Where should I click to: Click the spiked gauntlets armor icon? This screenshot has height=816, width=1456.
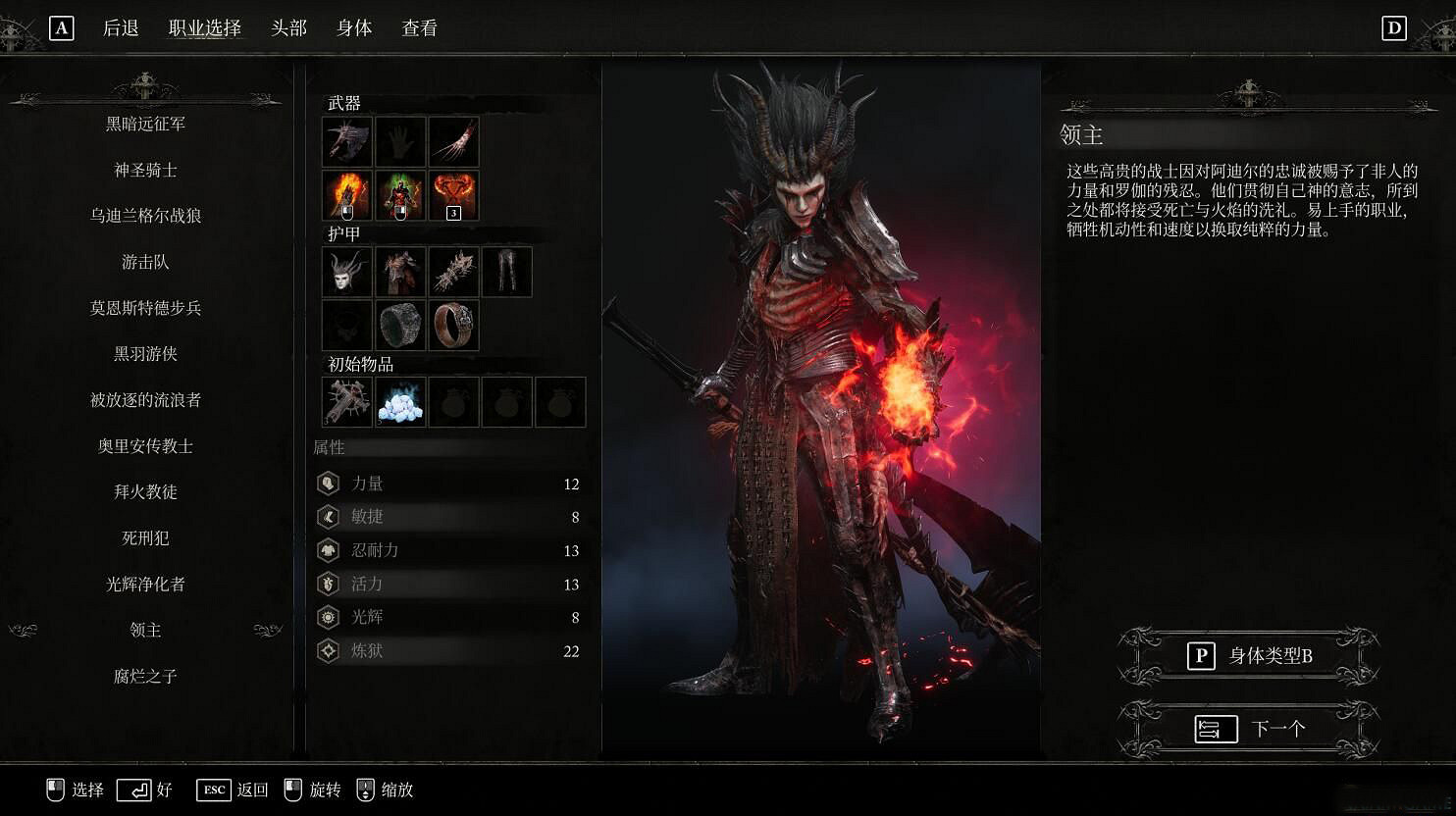pos(453,272)
